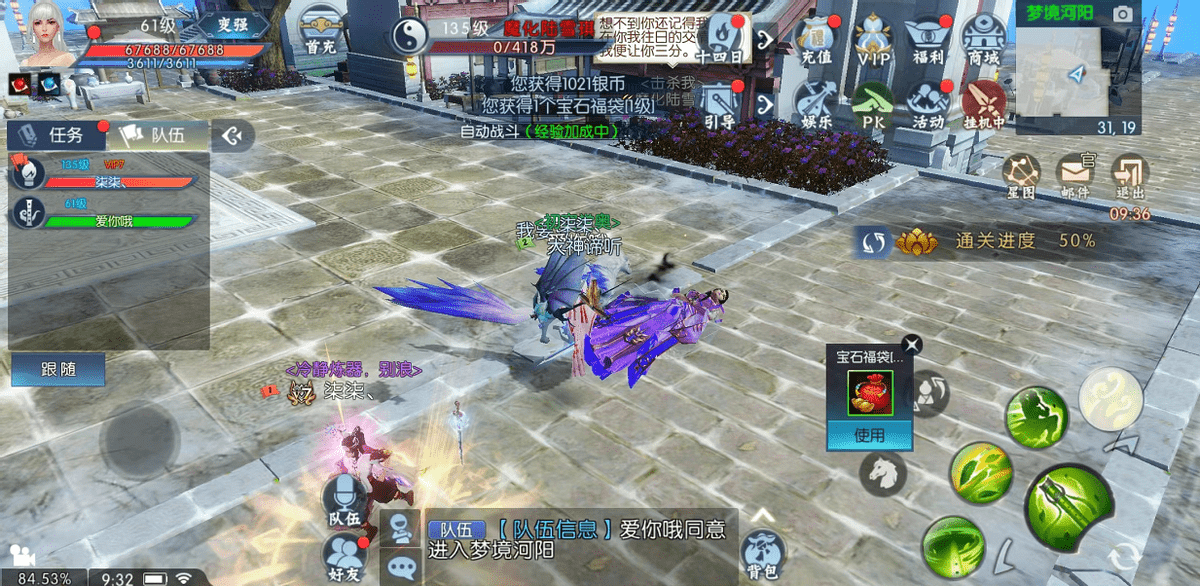Viewport: 1200px width, 586px height.
Task: Open the 好友 friends list
Action: click(343, 556)
